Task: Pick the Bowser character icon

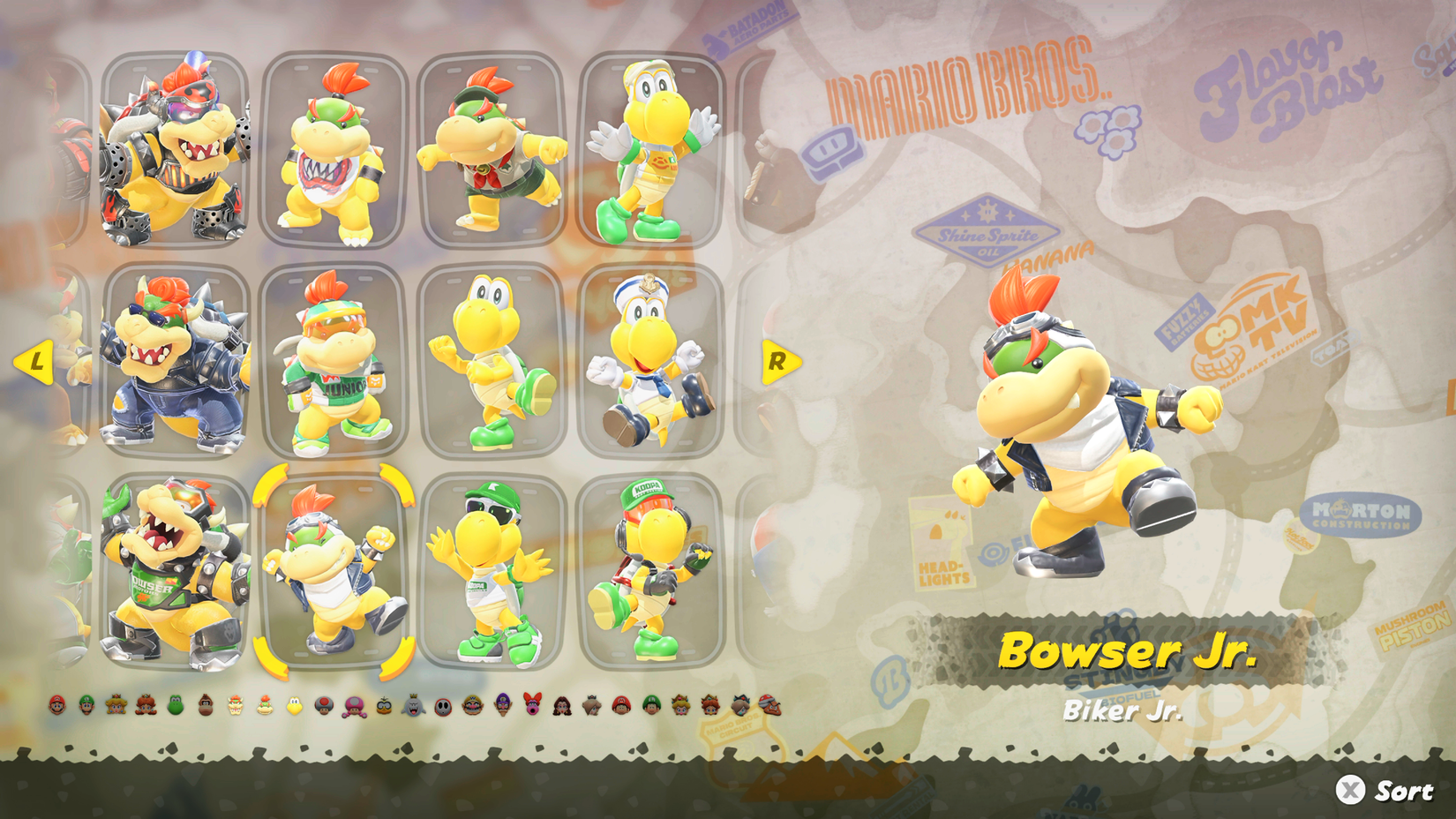Action: (x=234, y=706)
